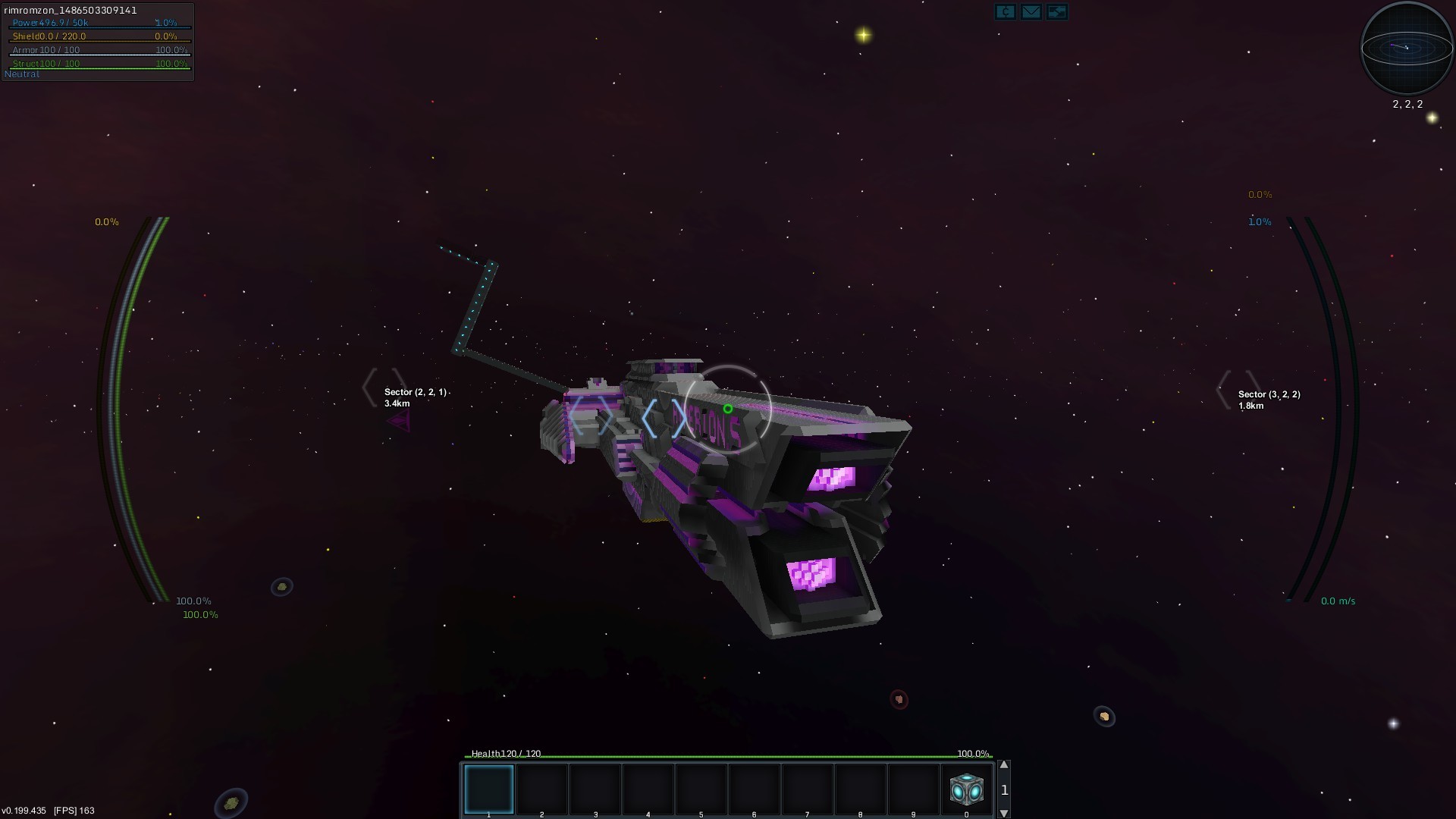Switch hotbar up with the up arrow

(x=1004, y=765)
